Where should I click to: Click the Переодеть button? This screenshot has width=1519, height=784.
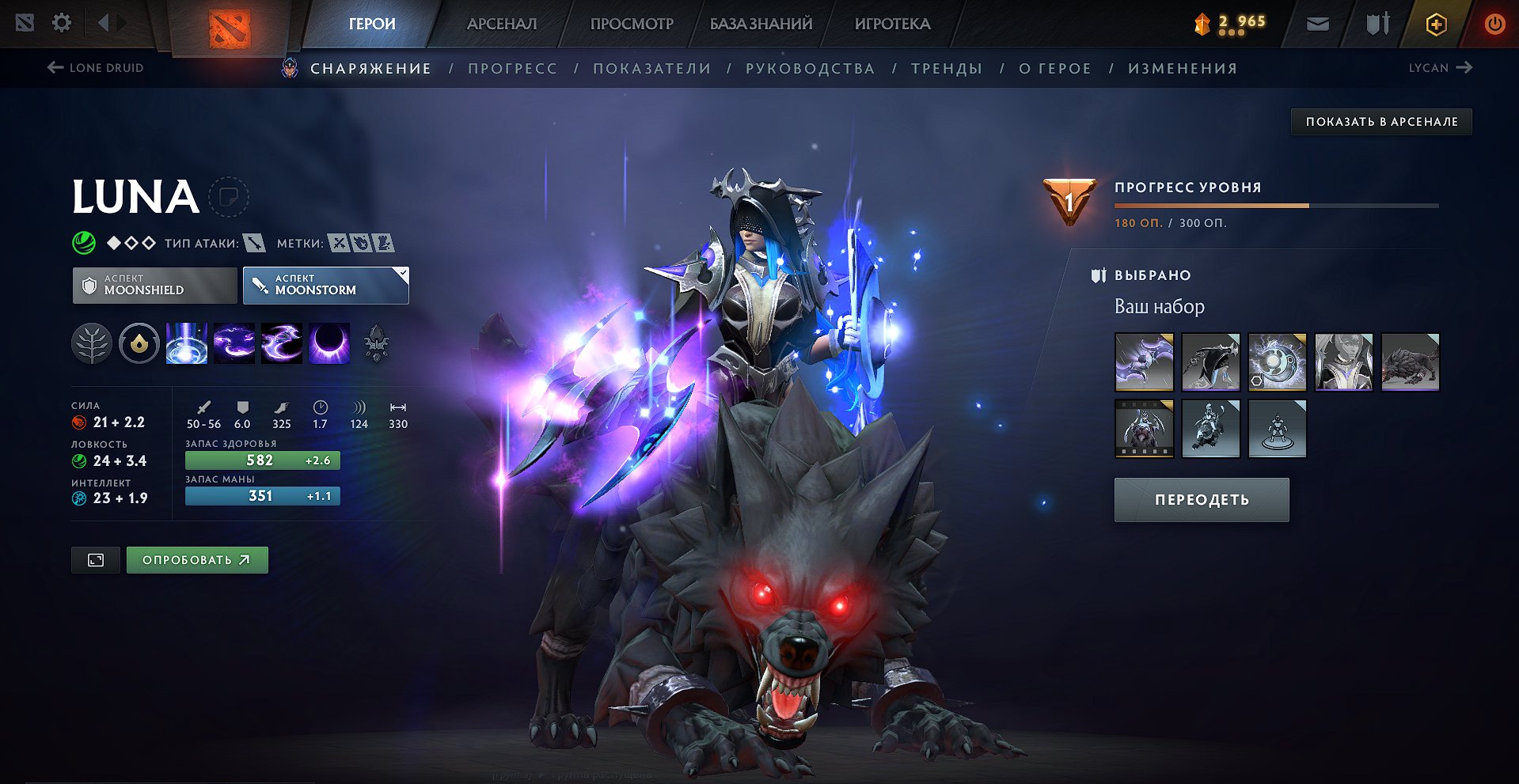point(1201,500)
